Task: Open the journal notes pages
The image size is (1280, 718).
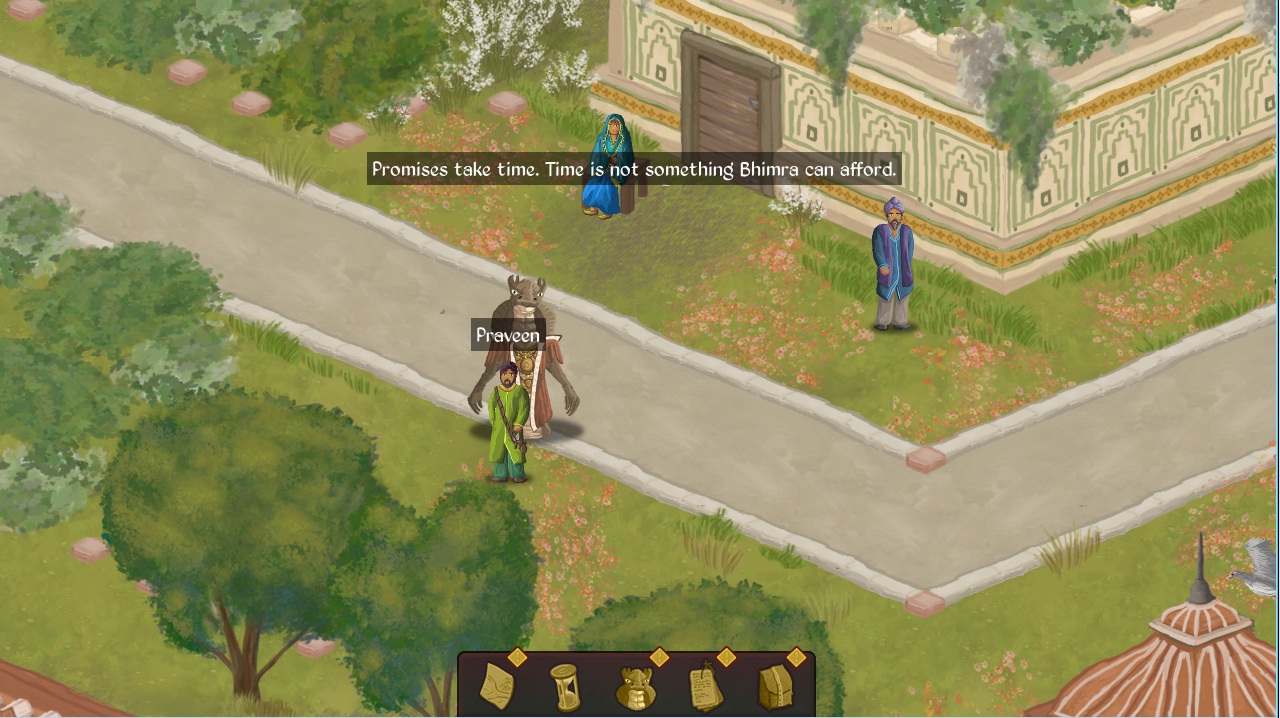Action: [x=706, y=687]
